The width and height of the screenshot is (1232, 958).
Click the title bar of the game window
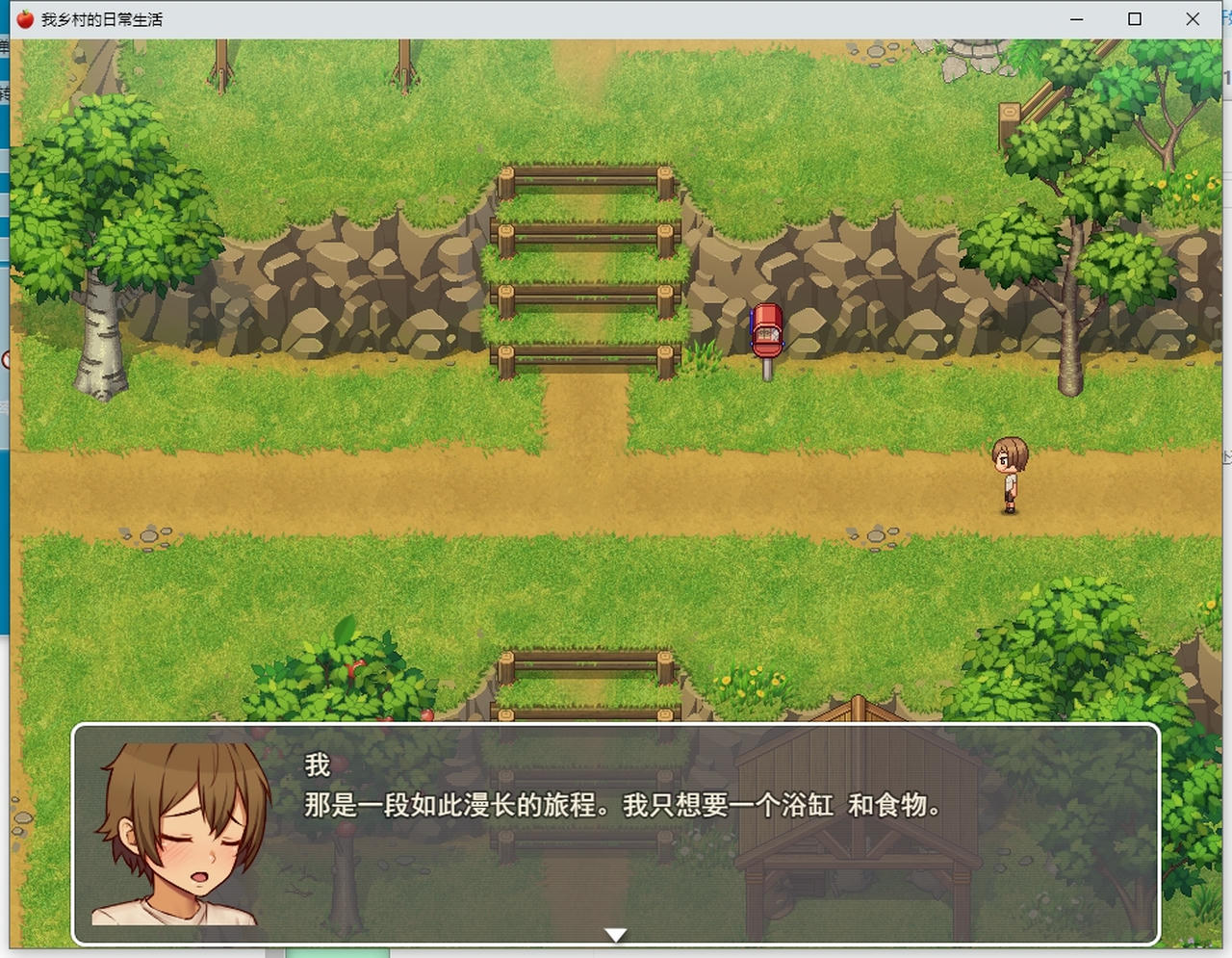pos(577,18)
